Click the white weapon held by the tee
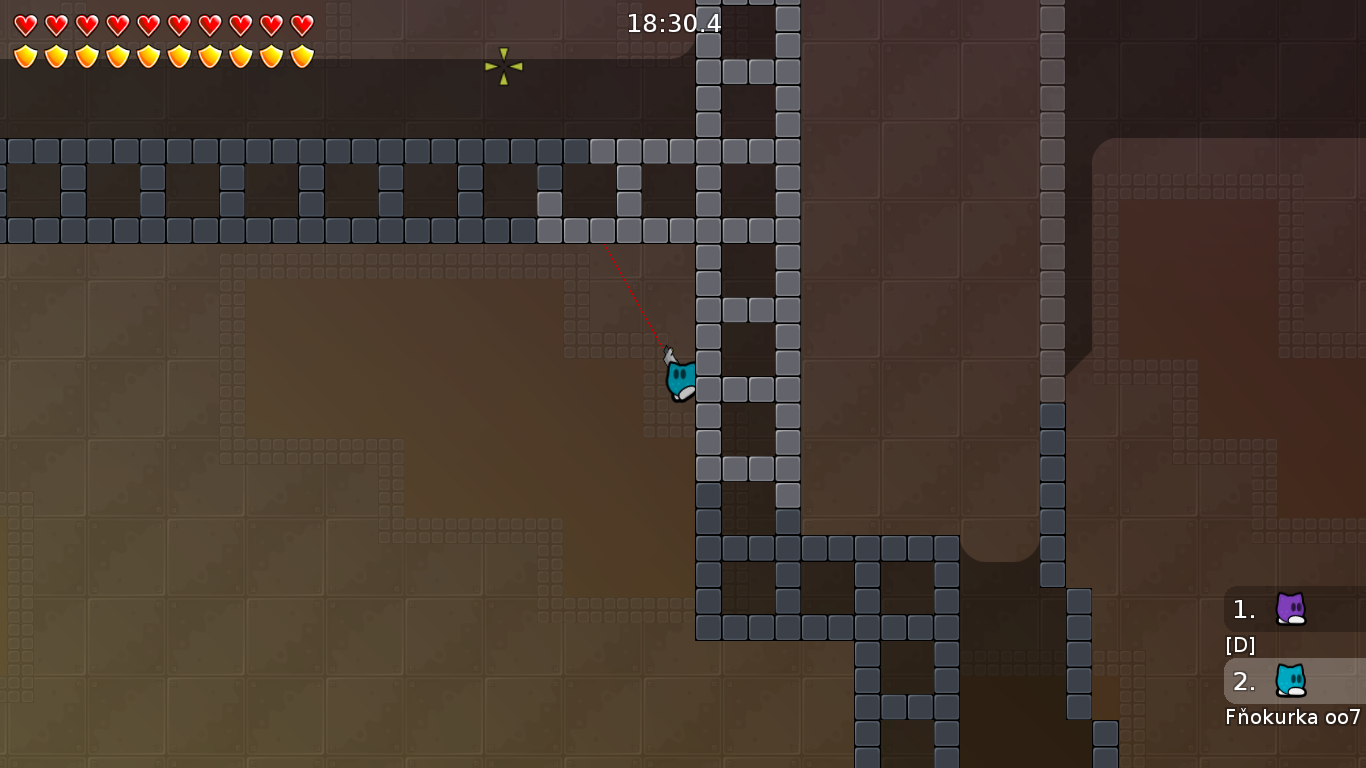 click(670, 353)
